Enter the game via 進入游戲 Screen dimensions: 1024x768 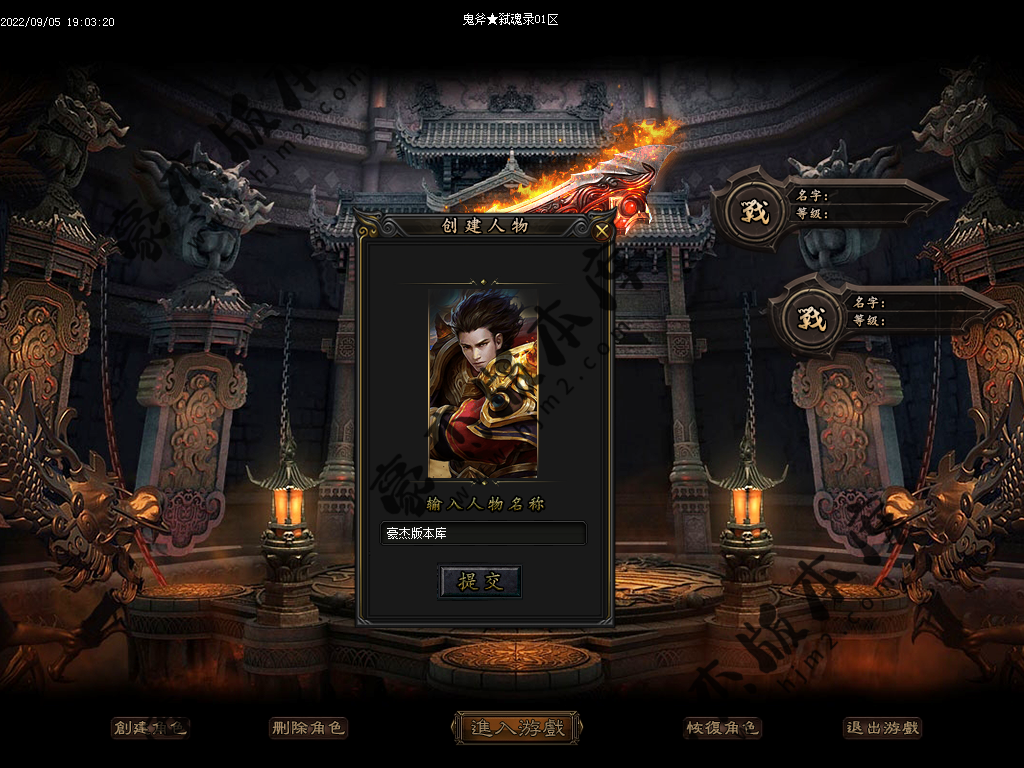pos(517,728)
